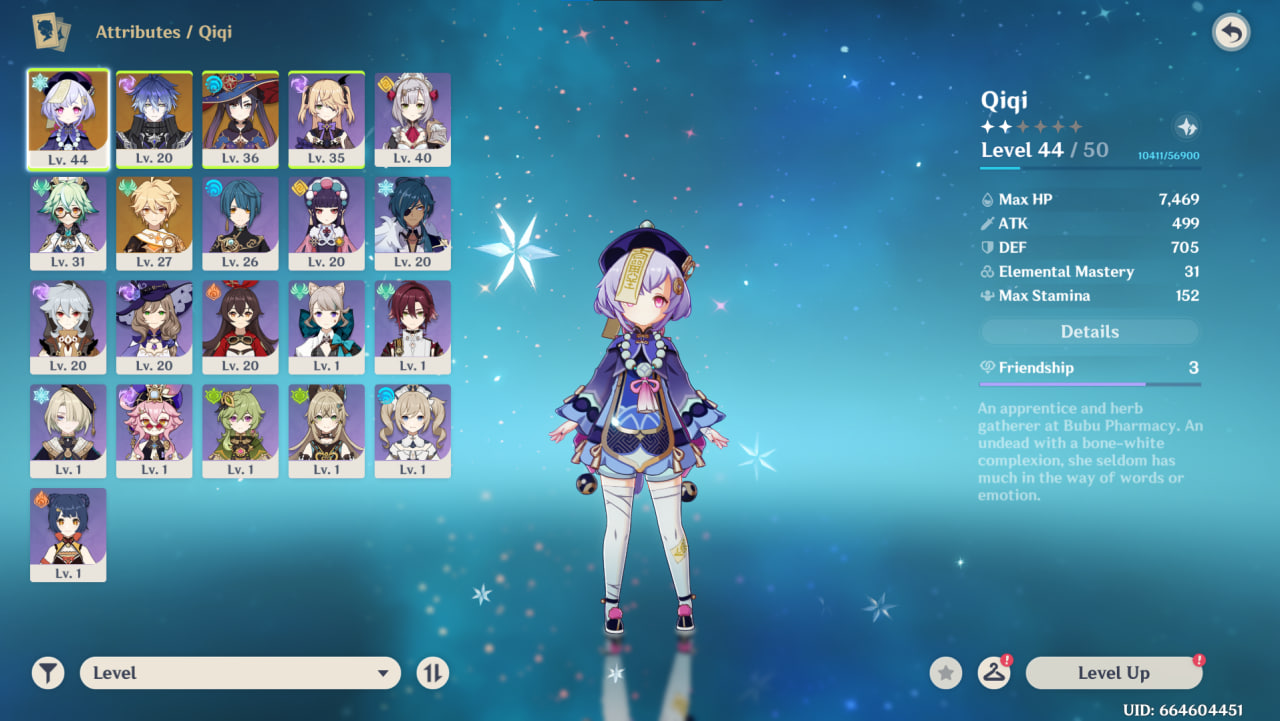The image size is (1280, 721).
Task: Select Kaeya's portrait with the eyepatch
Action: (x=412, y=222)
